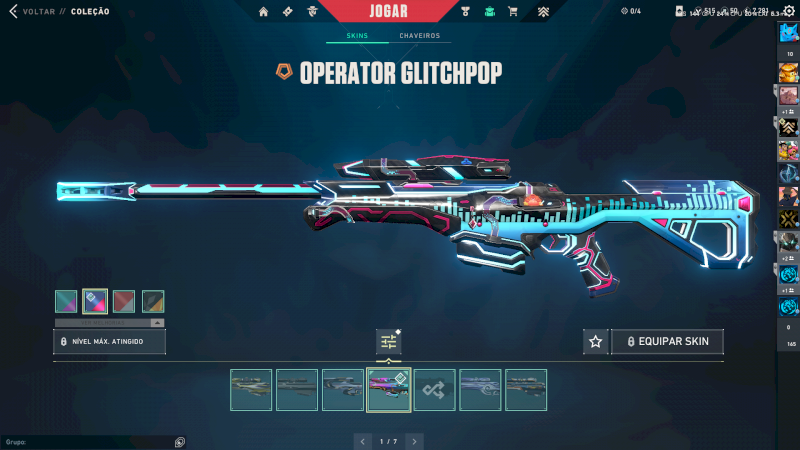The image size is (800, 450).
Task: Choose the red color variant swatch
Action: pyautogui.click(x=124, y=301)
